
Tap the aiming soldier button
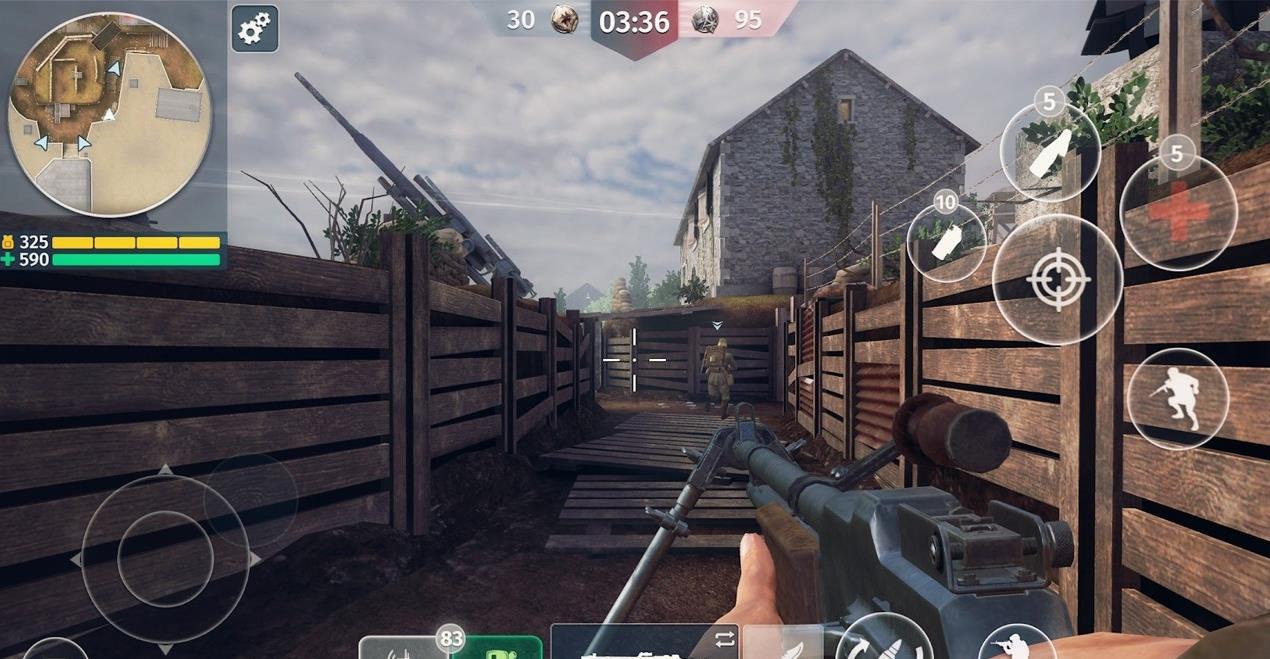click(x=1015, y=643)
